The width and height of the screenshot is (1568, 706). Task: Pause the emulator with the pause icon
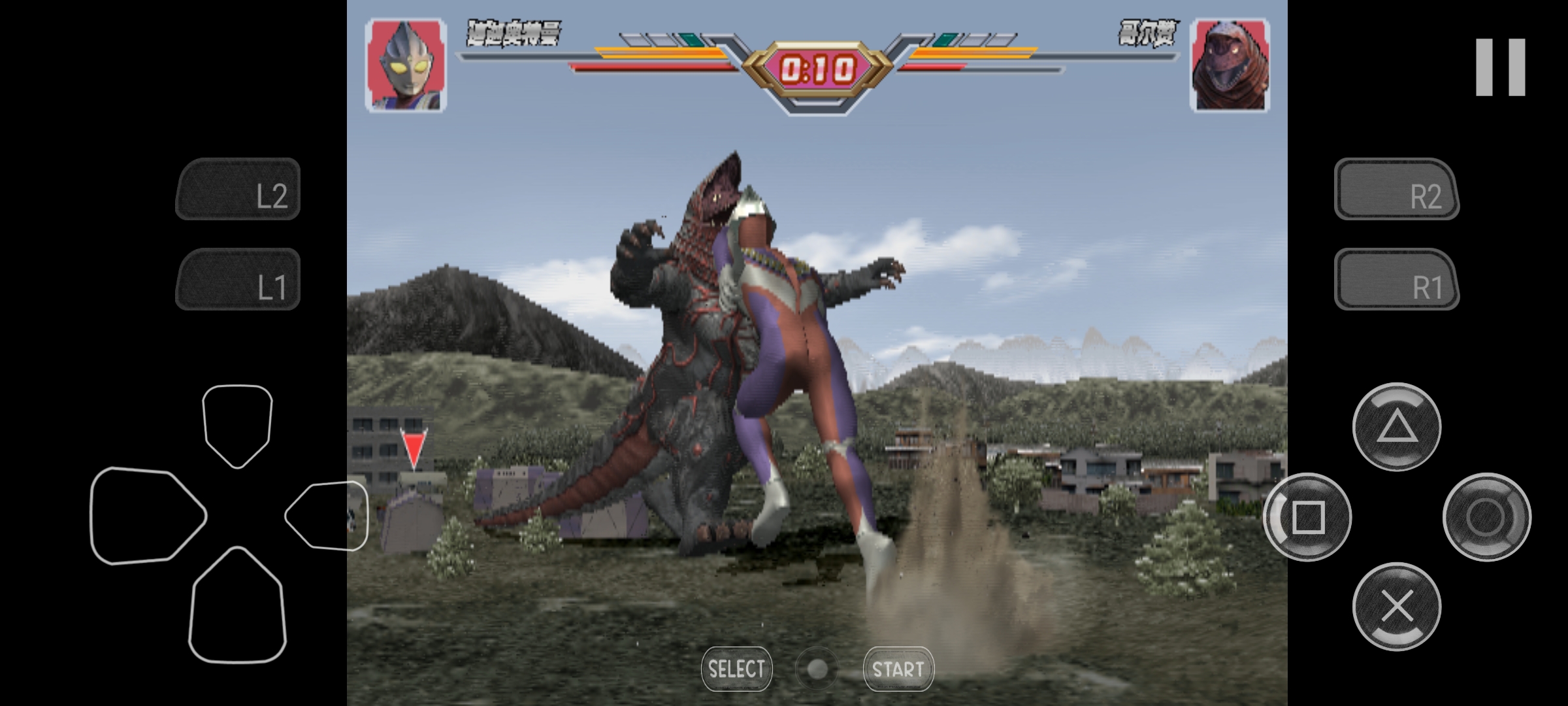click(1500, 67)
